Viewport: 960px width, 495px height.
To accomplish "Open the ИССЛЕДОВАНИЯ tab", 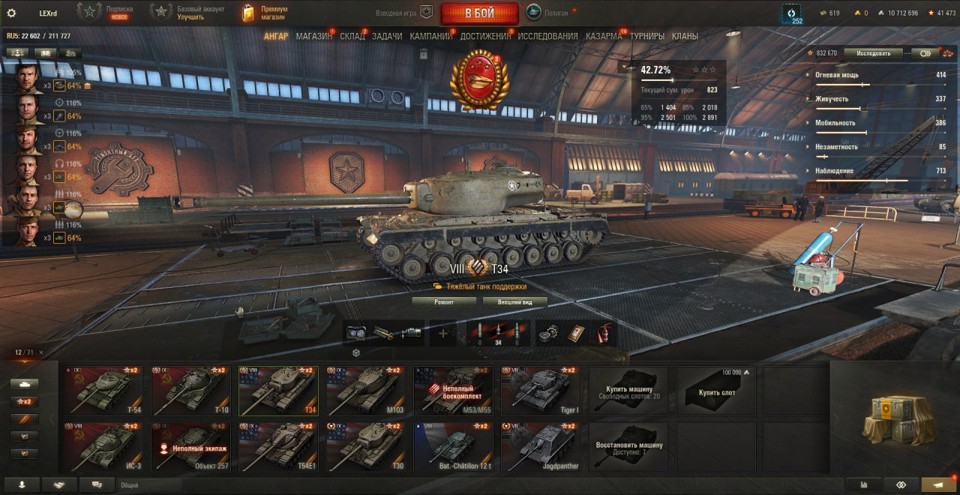I will 547,36.
